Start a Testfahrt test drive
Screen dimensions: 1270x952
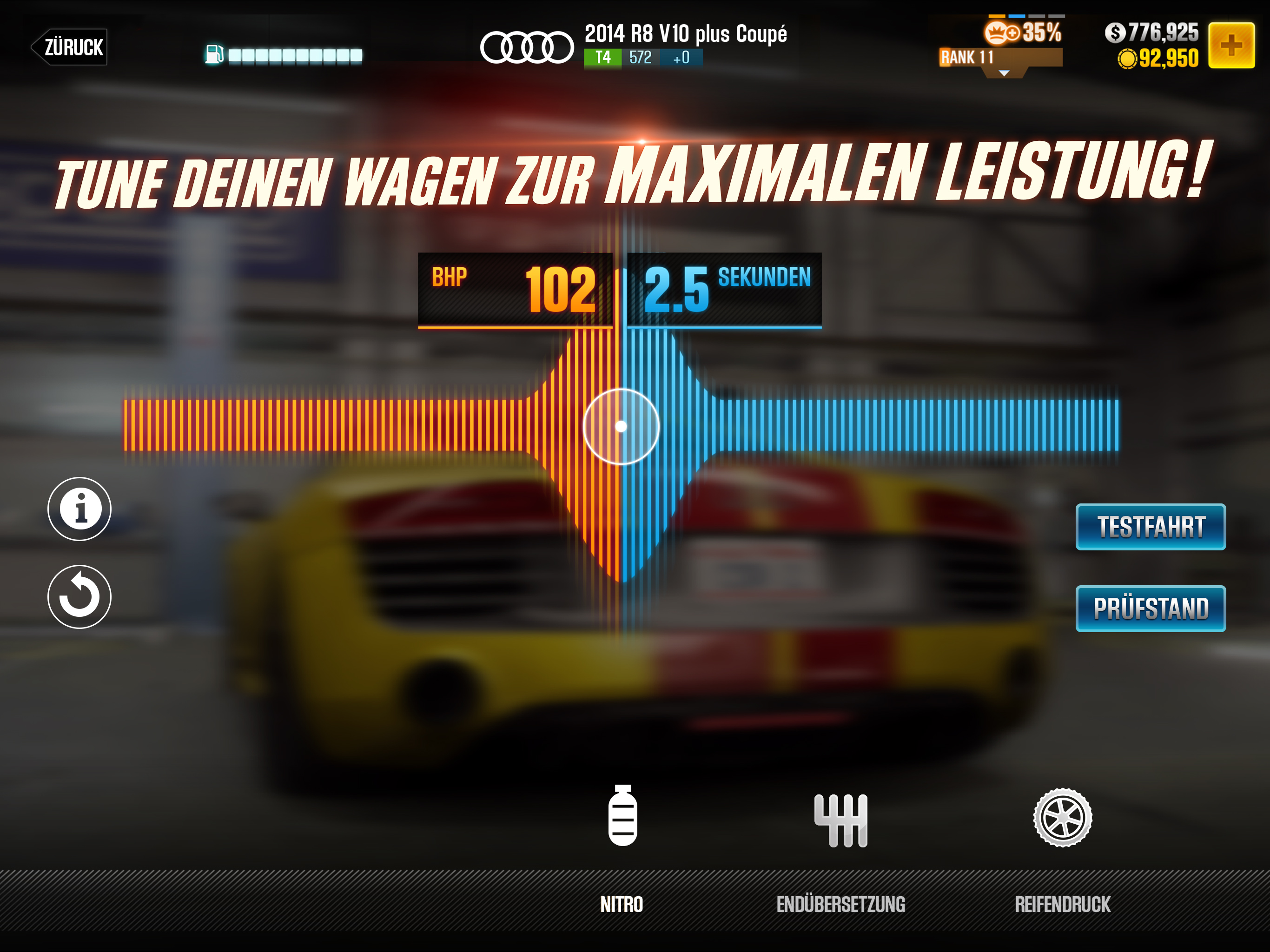tap(1150, 527)
